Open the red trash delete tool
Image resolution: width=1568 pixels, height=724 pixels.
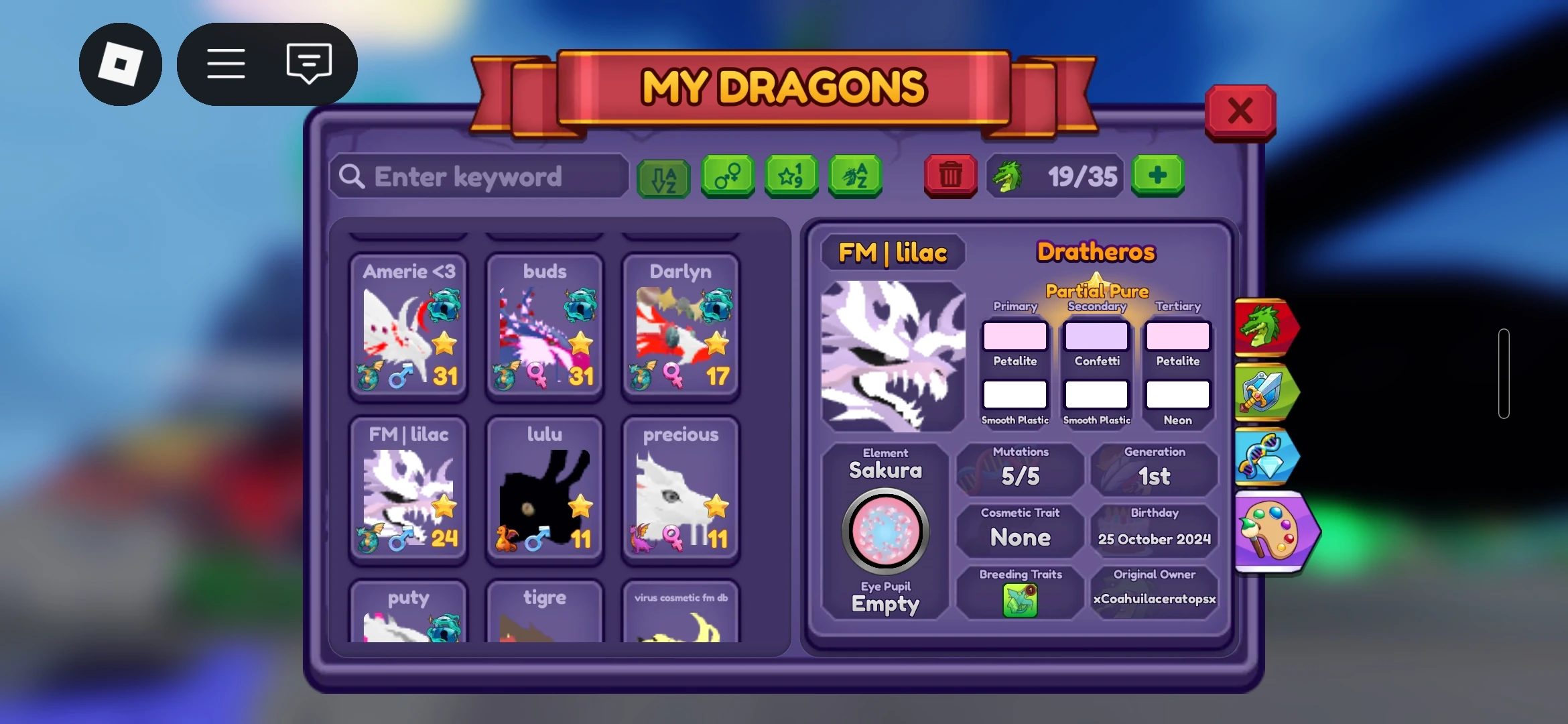click(950, 176)
